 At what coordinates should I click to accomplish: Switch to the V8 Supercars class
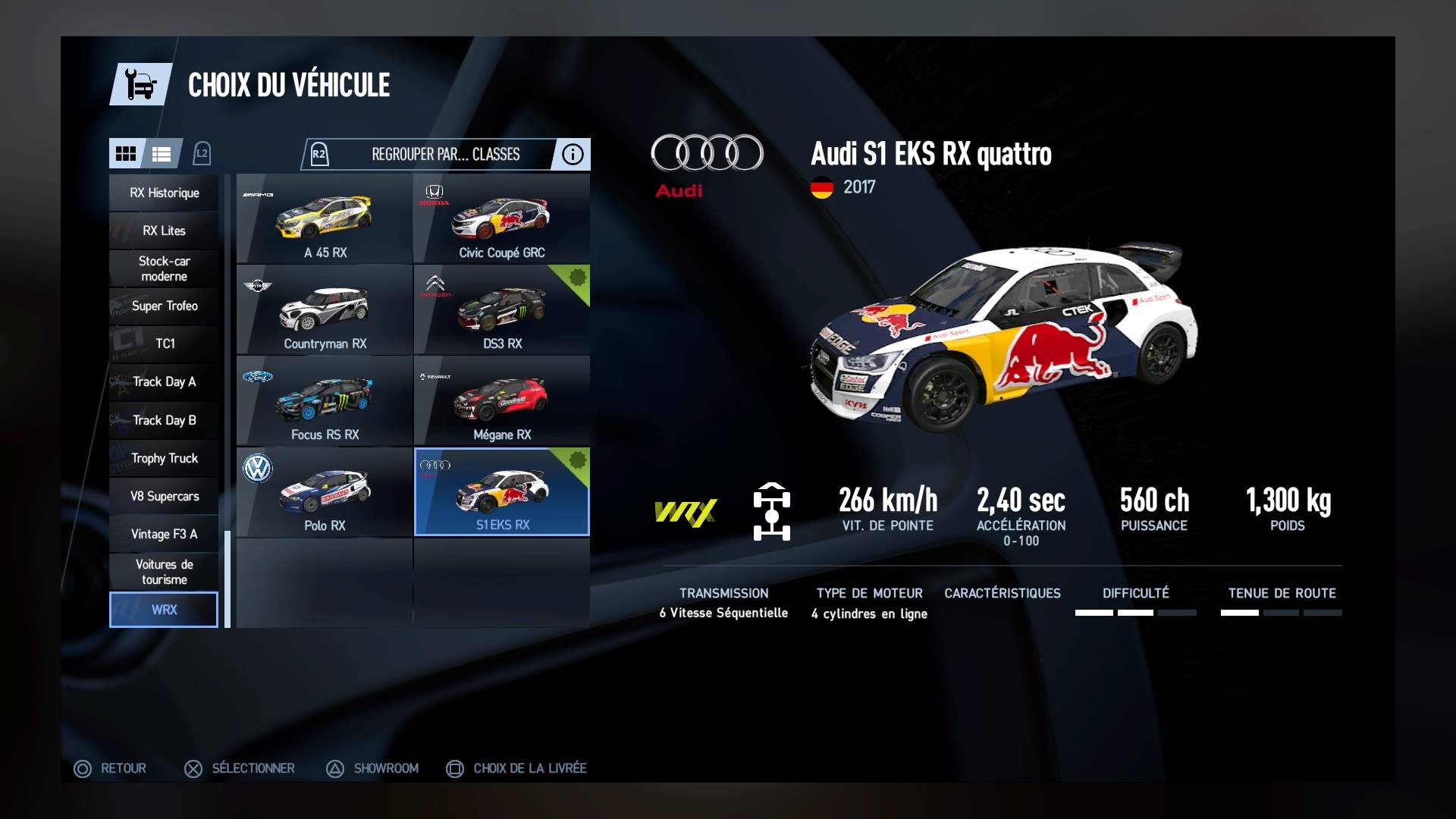point(164,496)
